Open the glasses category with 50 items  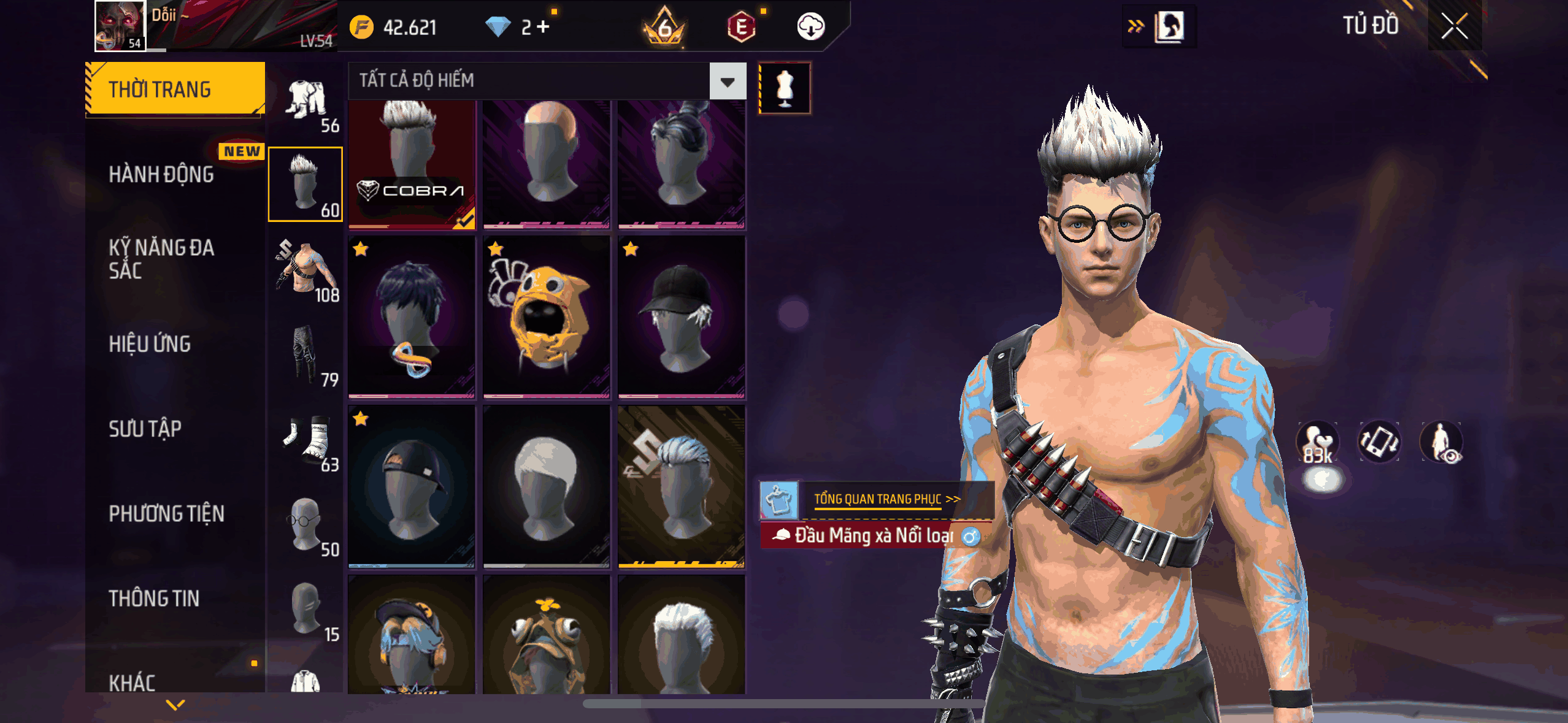[x=306, y=524]
